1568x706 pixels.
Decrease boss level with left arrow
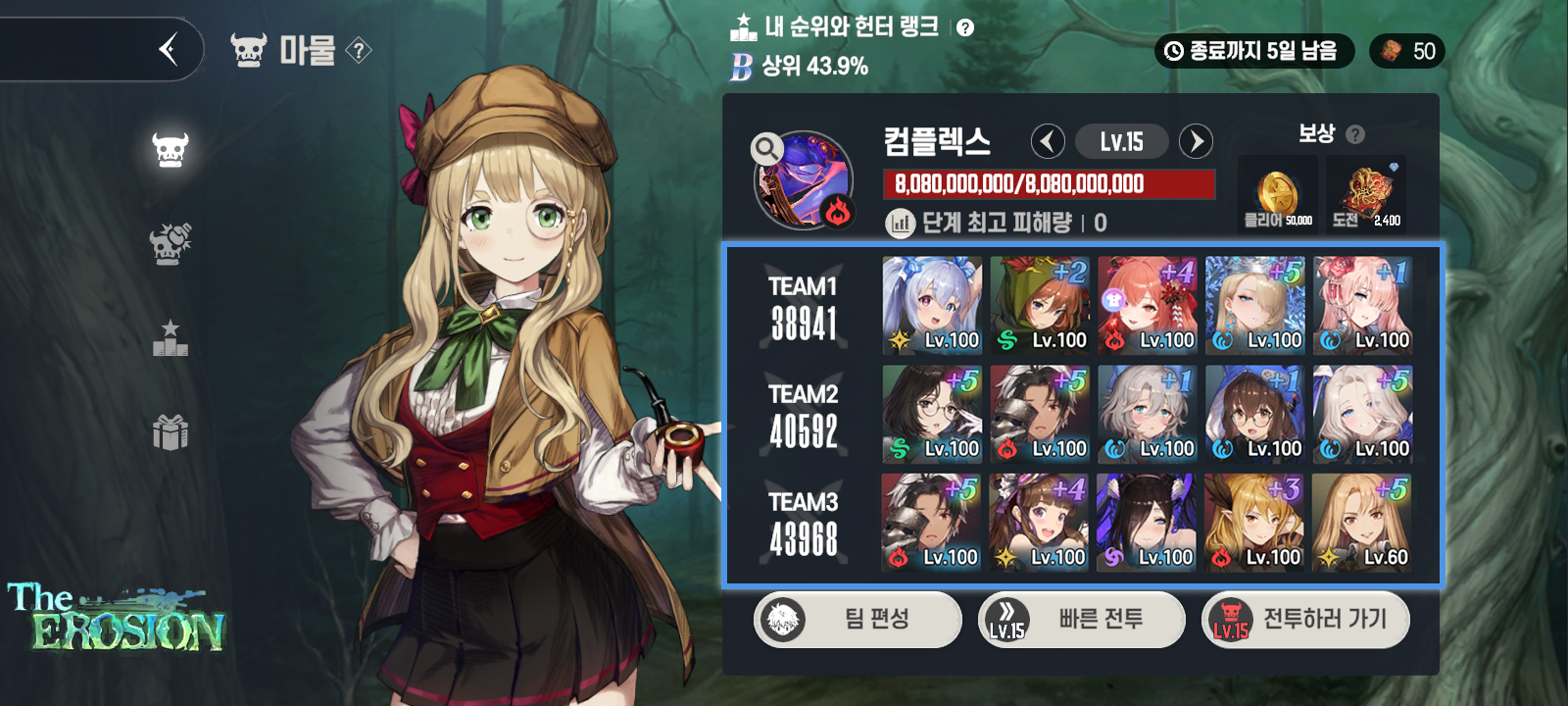pyautogui.click(x=1048, y=141)
